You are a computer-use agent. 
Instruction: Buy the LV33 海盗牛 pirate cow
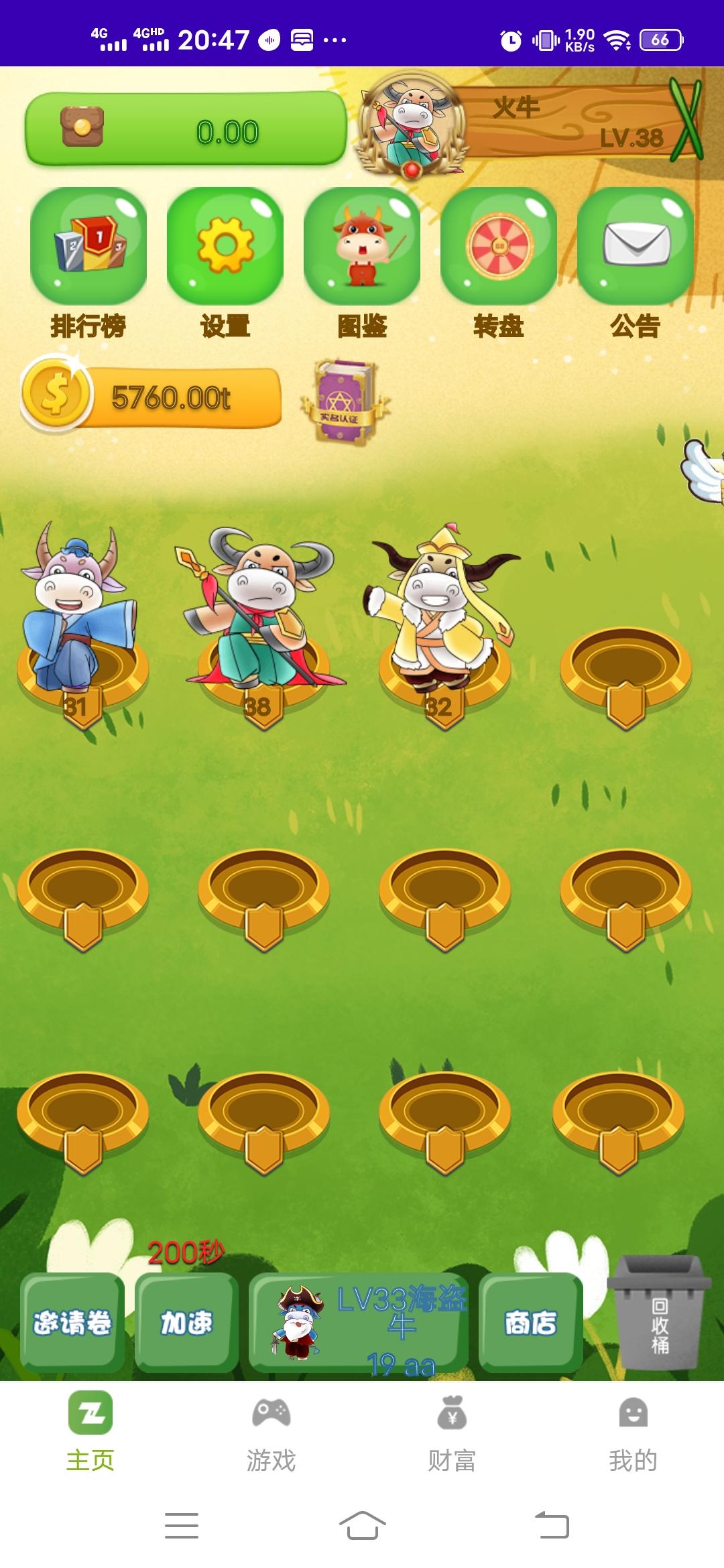[359, 1323]
